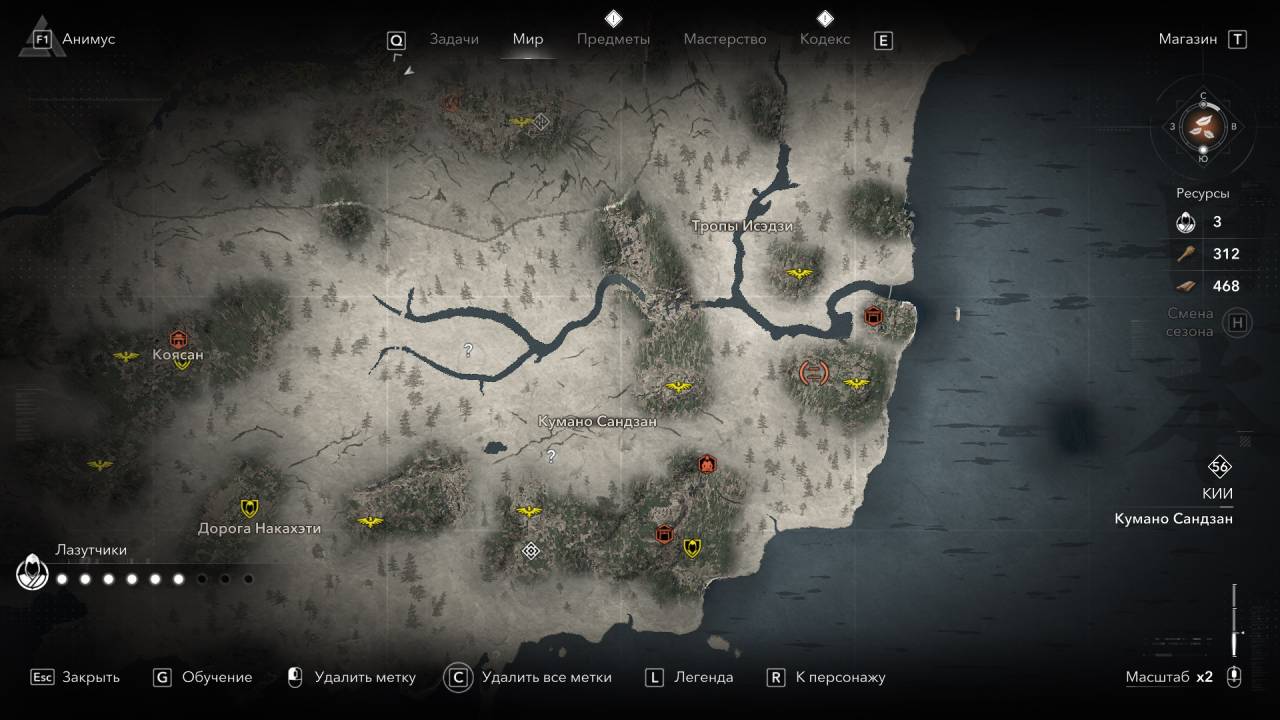The image size is (1280, 720).
Task: Open the Обучение tutorial
Action: 216,677
